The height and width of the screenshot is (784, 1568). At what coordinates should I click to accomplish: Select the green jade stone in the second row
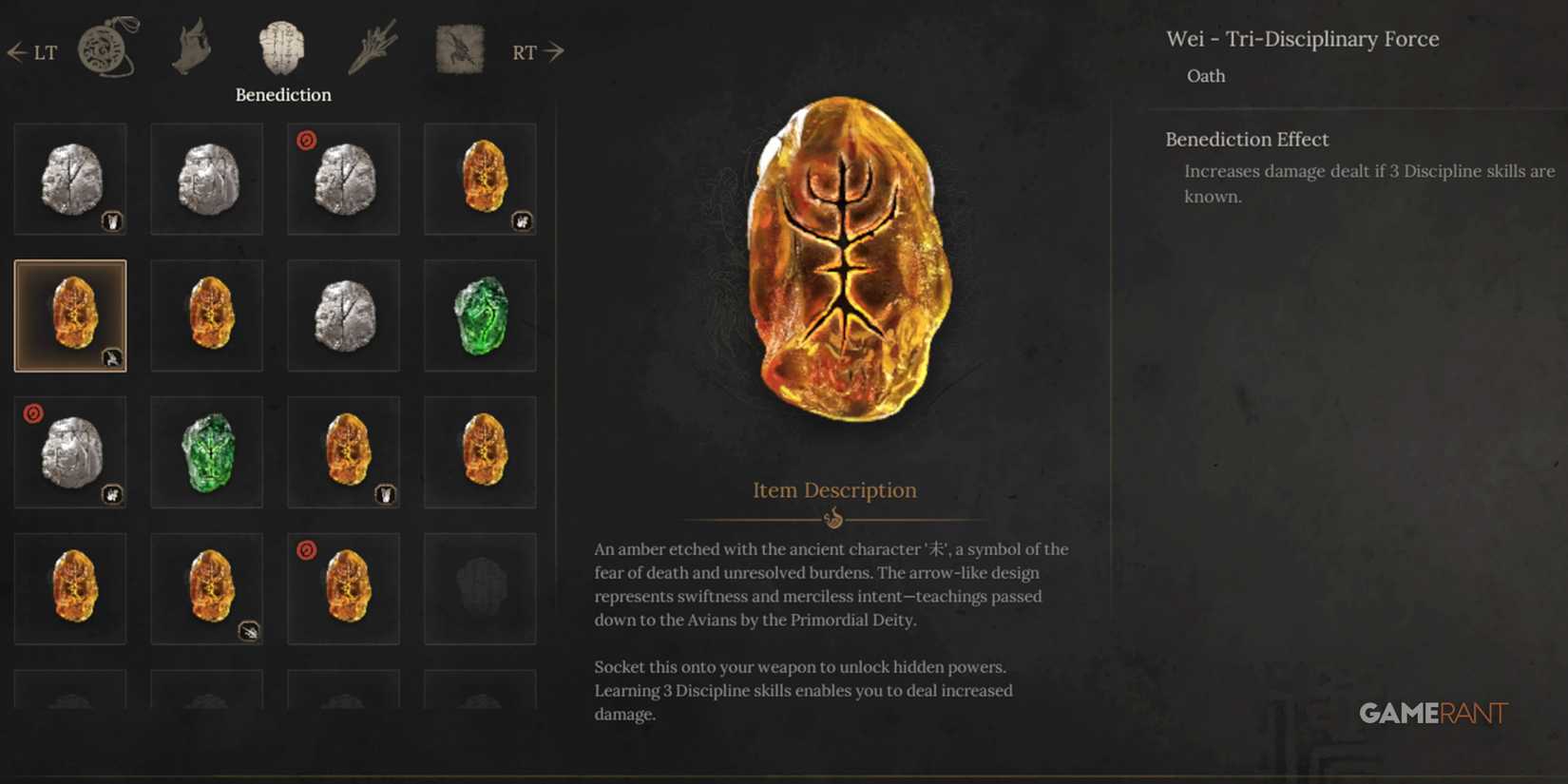point(480,315)
